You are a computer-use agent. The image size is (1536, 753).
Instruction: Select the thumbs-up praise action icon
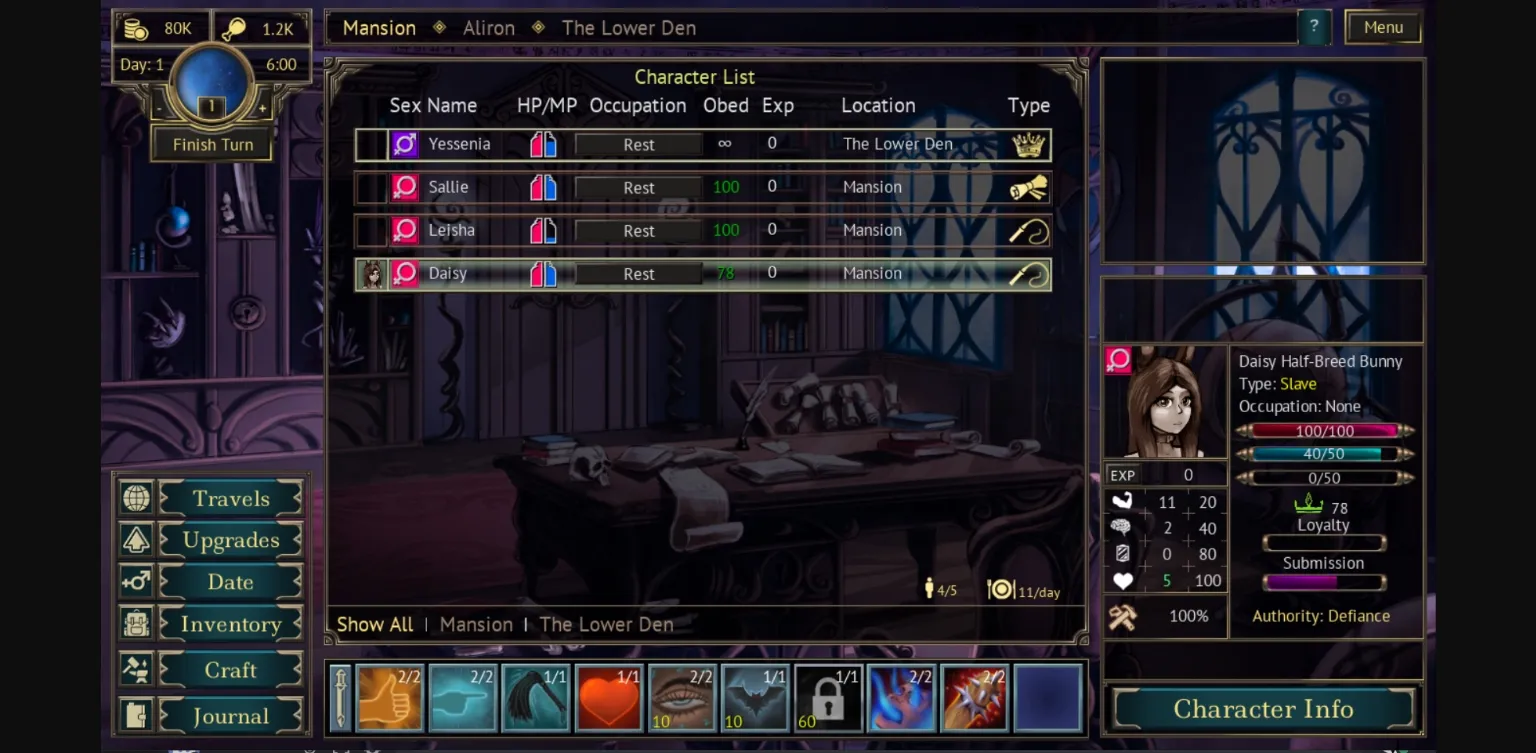coord(390,697)
